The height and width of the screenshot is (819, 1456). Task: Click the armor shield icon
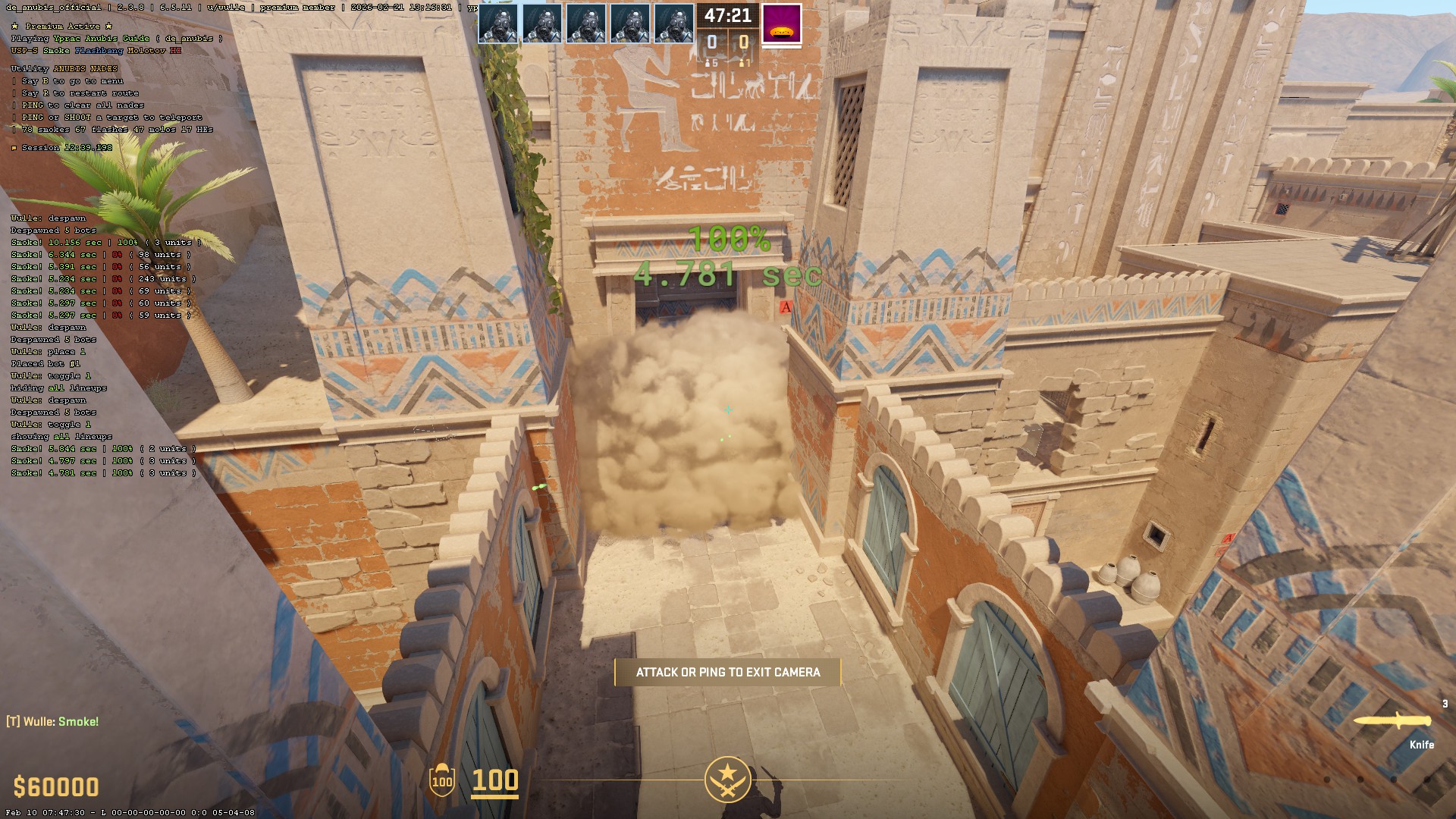click(x=441, y=780)
